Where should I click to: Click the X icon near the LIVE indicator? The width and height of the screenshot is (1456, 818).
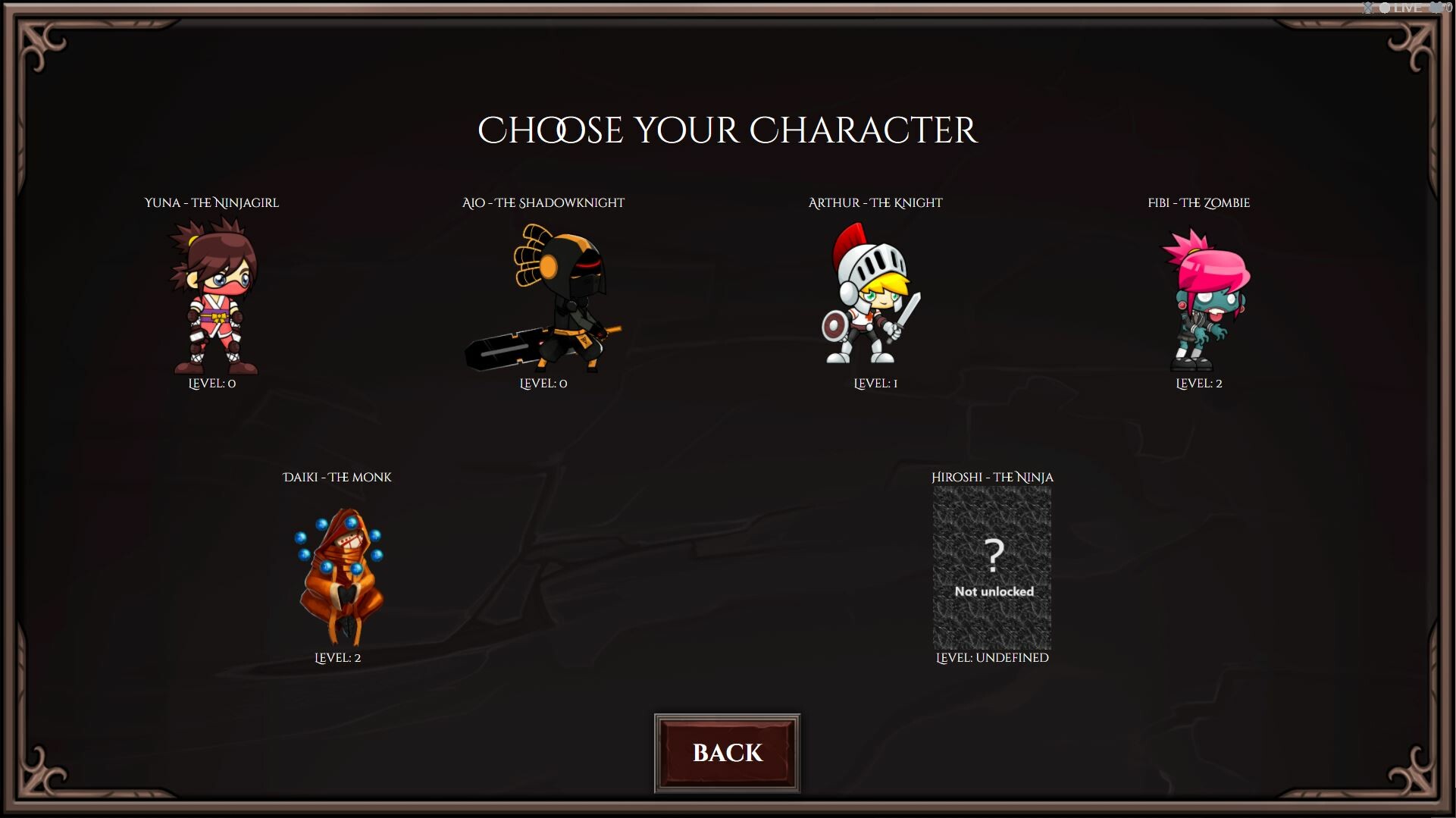point(1367,8)
